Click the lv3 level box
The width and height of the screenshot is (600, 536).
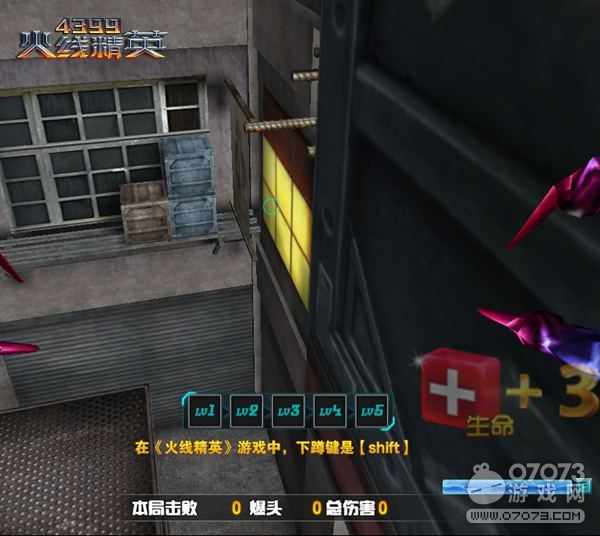(289, 411)
